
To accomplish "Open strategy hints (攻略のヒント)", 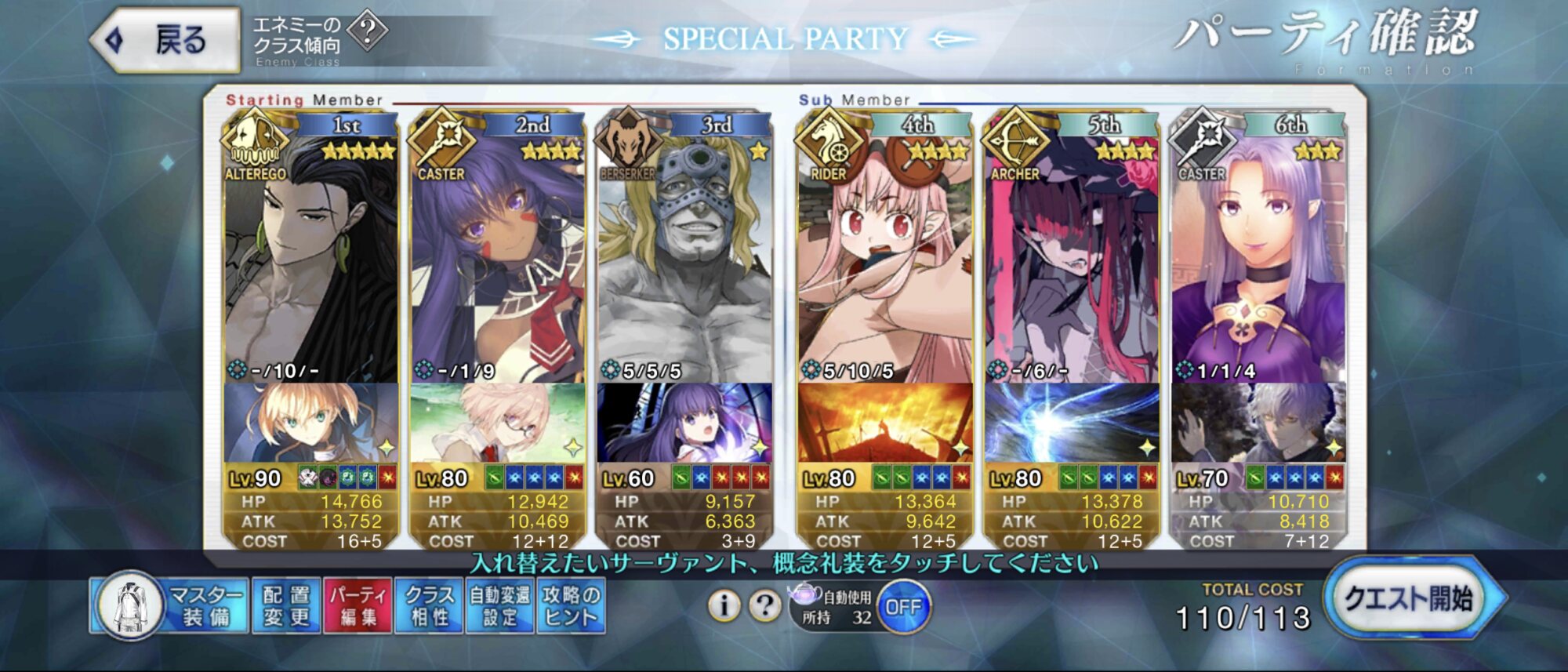I will click(x=571, y=606).
